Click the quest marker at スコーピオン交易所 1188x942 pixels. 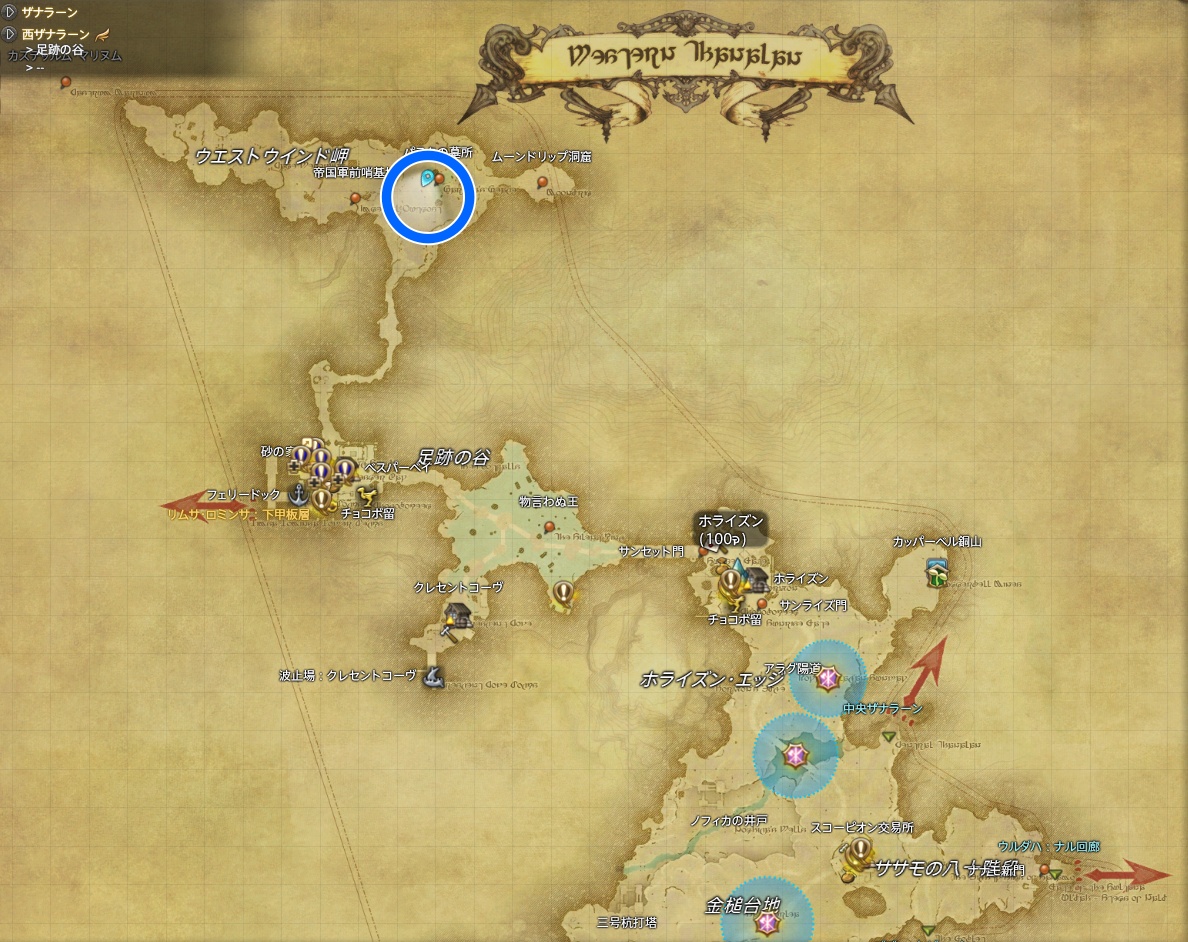[x=858, y=851]
